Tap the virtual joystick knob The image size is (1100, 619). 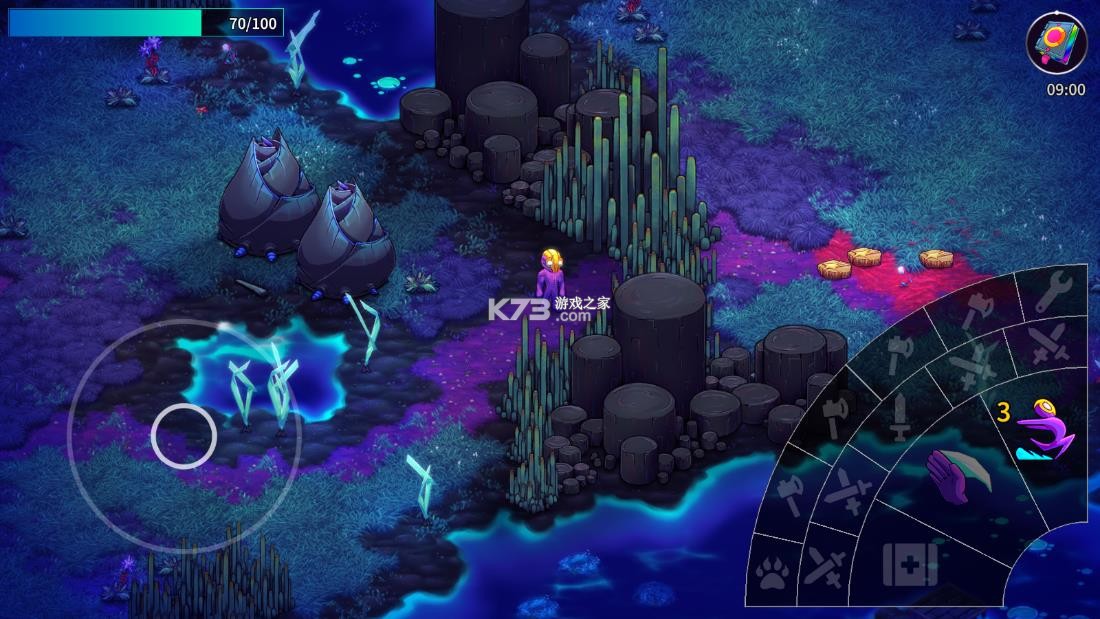point(184,436)
